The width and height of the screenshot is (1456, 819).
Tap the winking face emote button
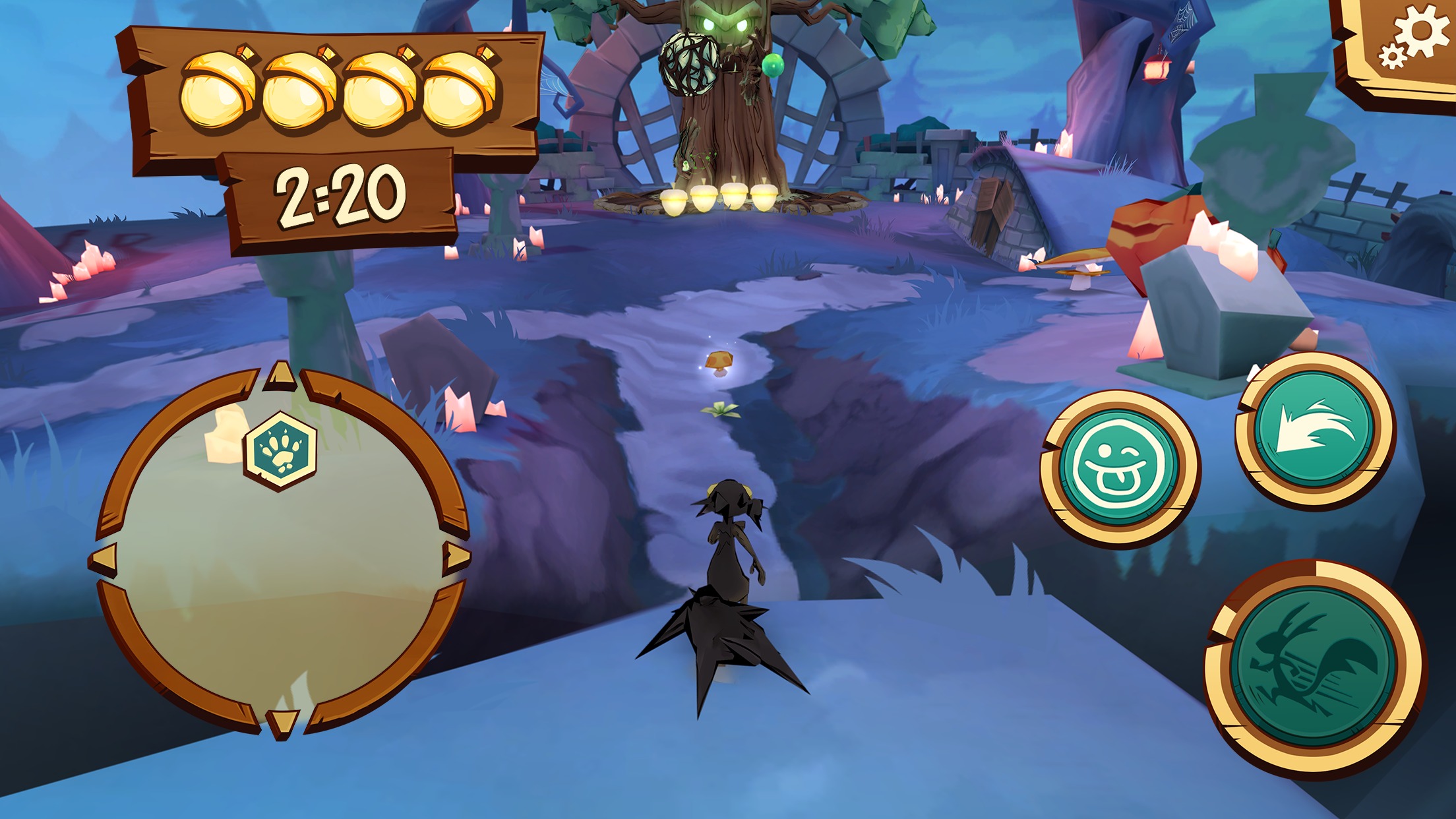pos(1119,469)
